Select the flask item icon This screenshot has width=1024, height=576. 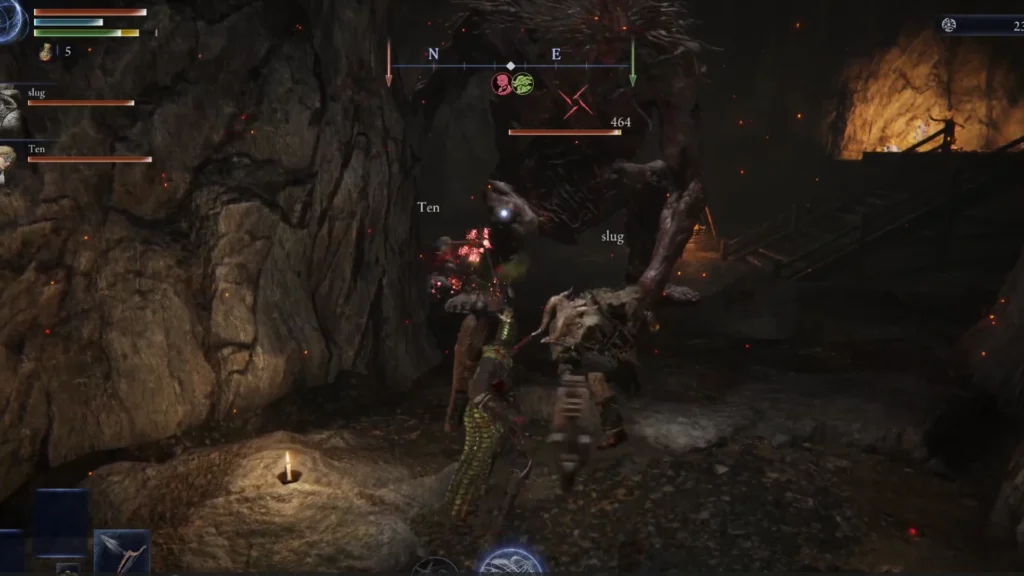[46, 51]
